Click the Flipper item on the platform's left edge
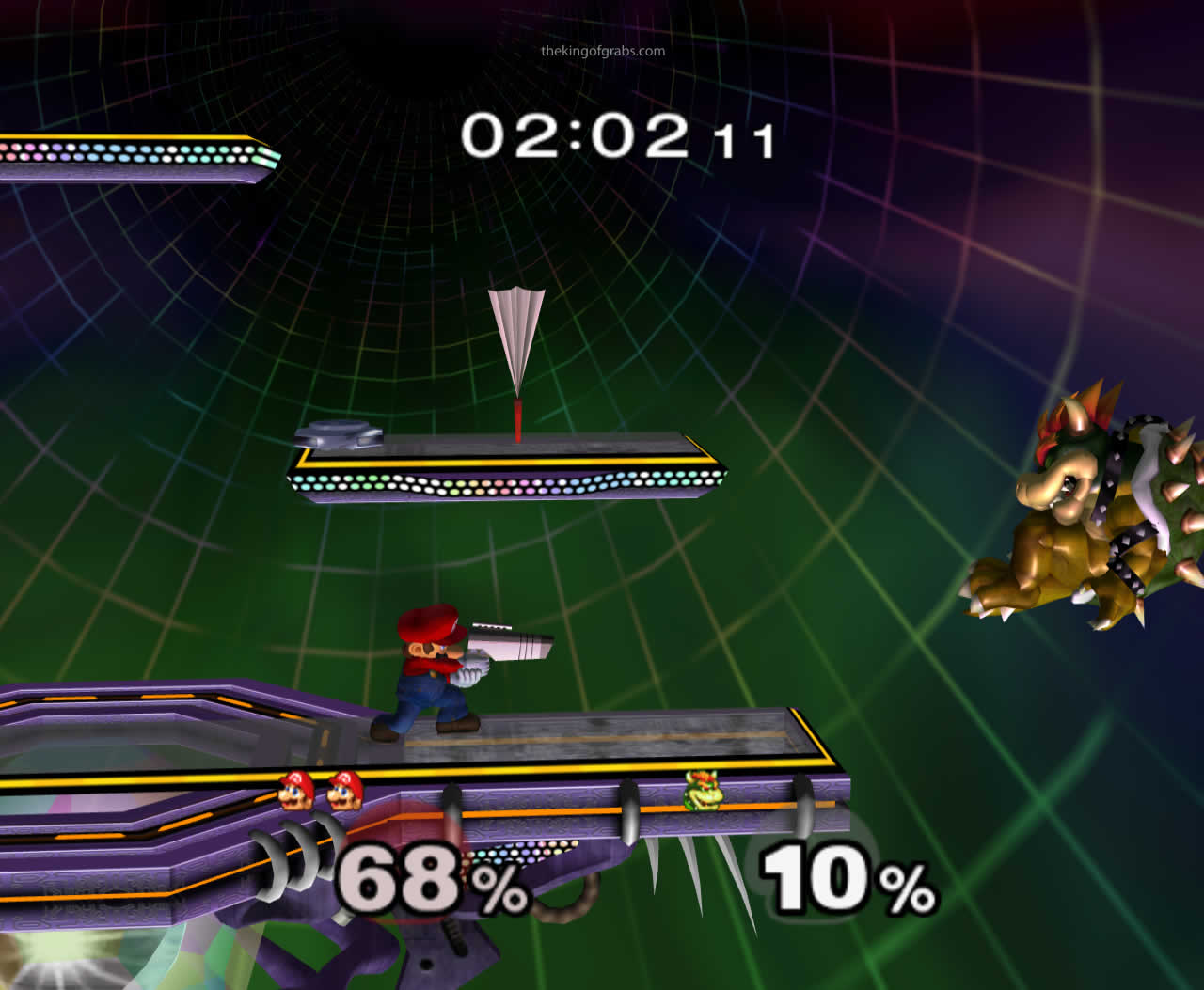 pos(336,434)
